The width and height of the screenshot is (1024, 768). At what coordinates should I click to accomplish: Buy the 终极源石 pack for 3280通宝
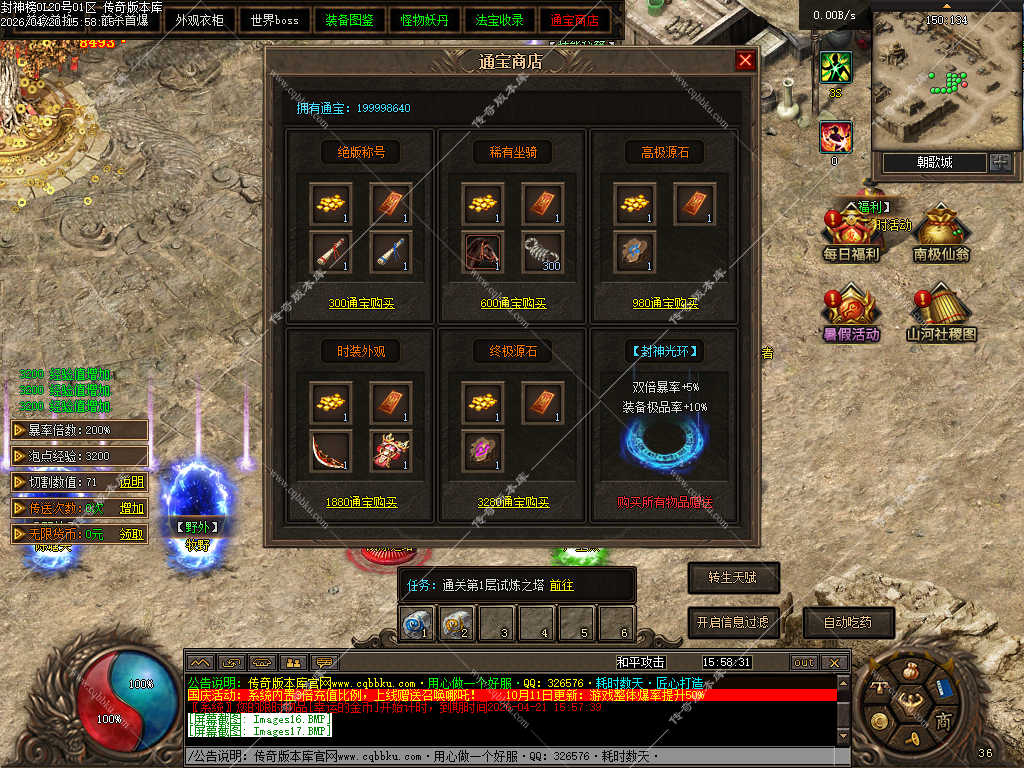point(513,503)
